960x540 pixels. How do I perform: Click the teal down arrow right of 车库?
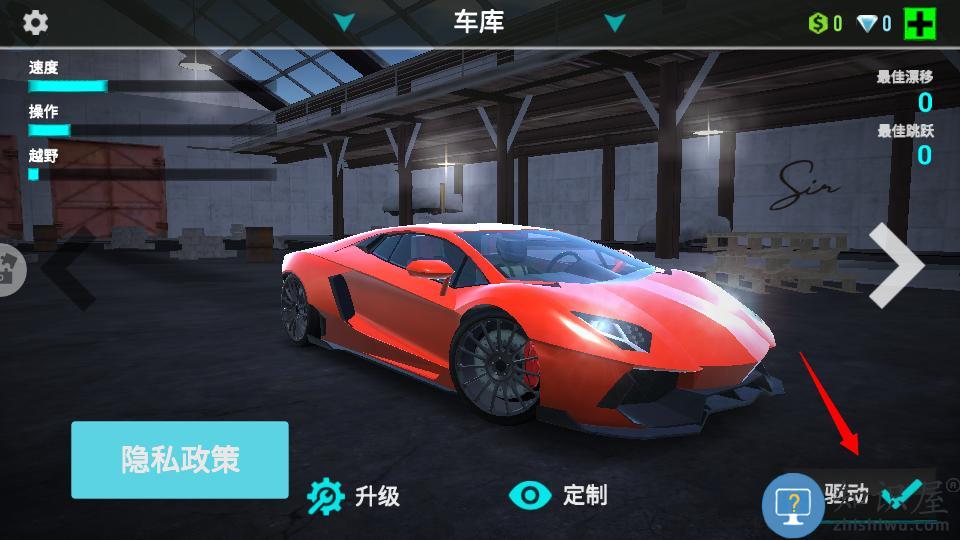pos(614,22)
